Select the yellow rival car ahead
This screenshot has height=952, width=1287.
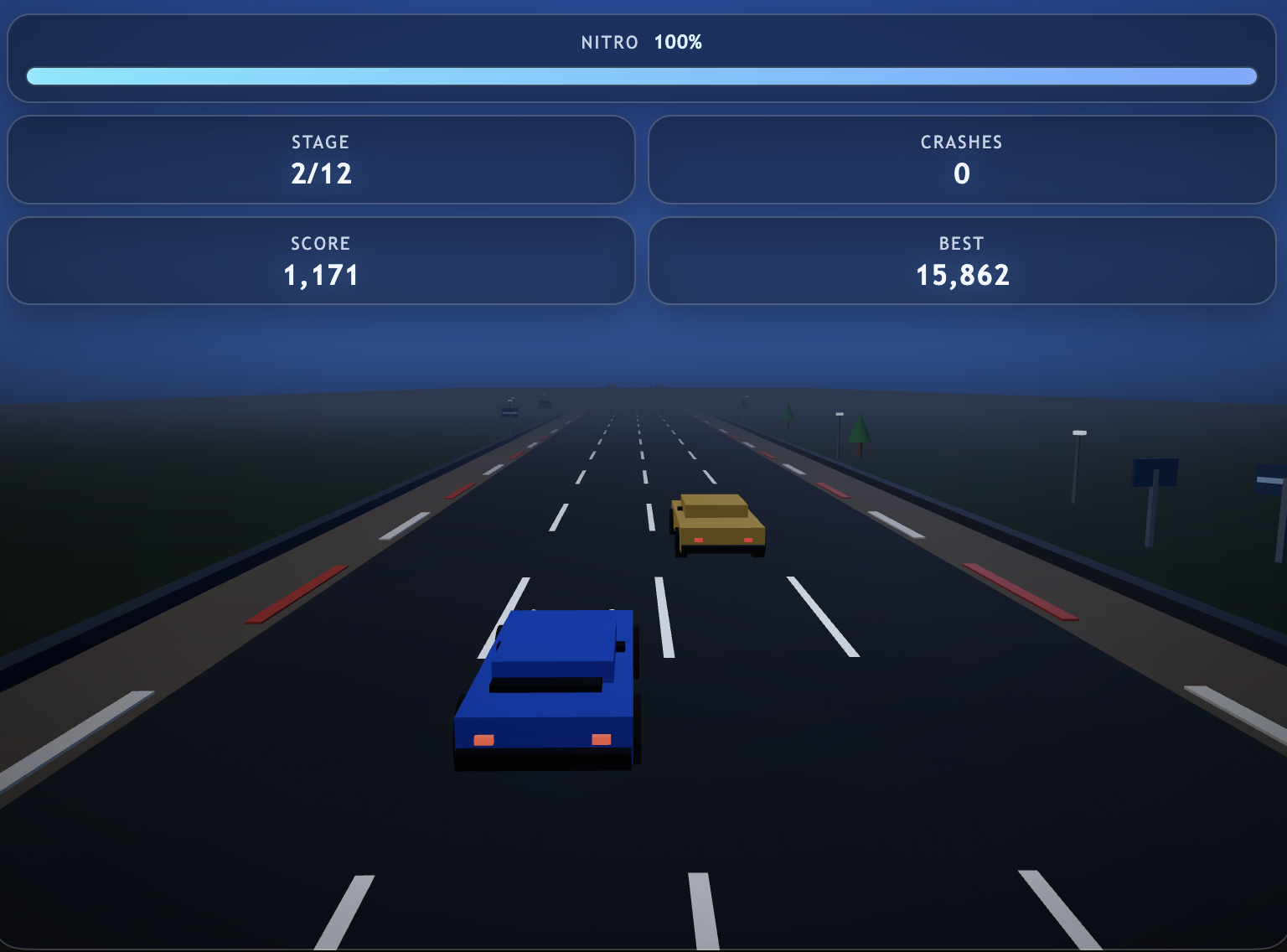719,524
